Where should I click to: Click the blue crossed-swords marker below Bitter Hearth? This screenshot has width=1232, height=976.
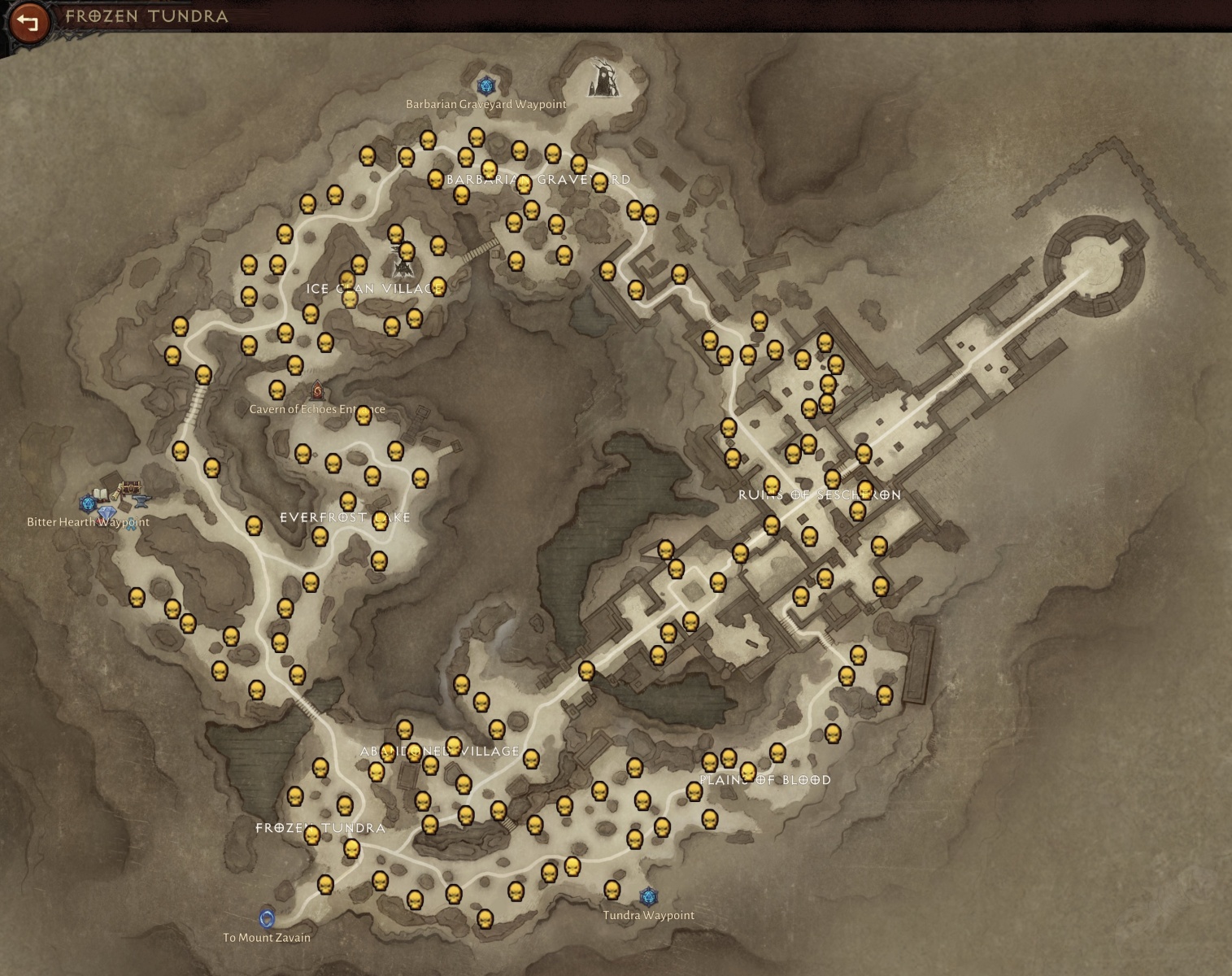(x=131, y=524)
